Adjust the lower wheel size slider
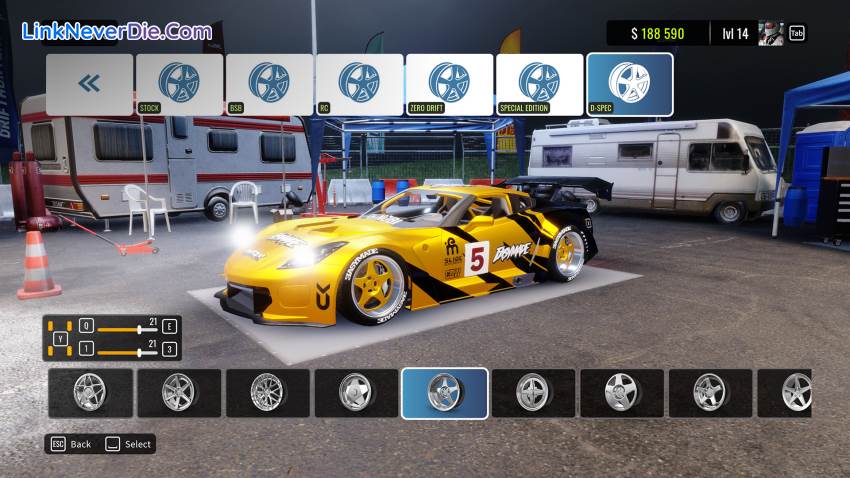 [139, 352]
